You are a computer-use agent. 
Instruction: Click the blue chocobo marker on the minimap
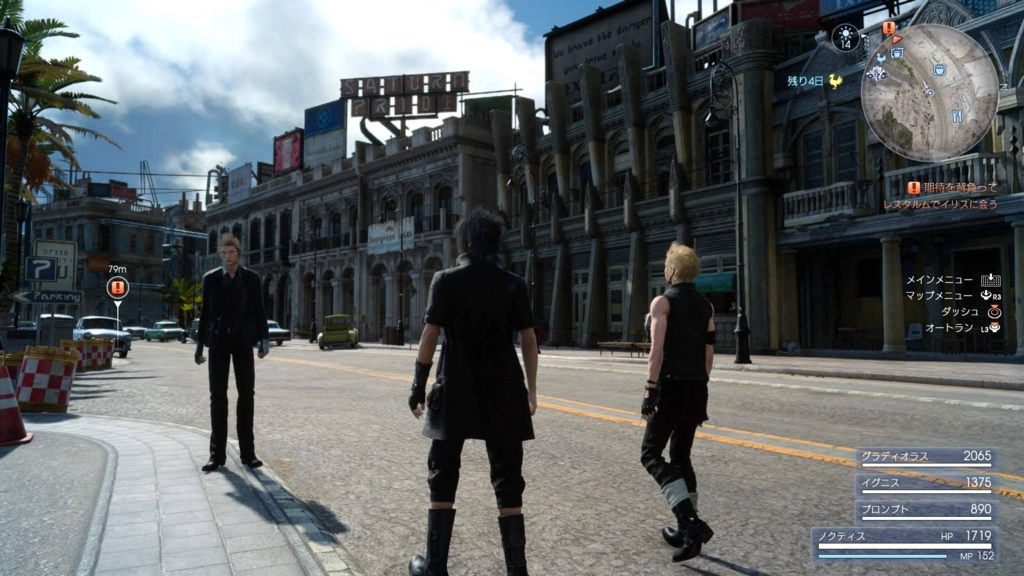pos(881,58)
